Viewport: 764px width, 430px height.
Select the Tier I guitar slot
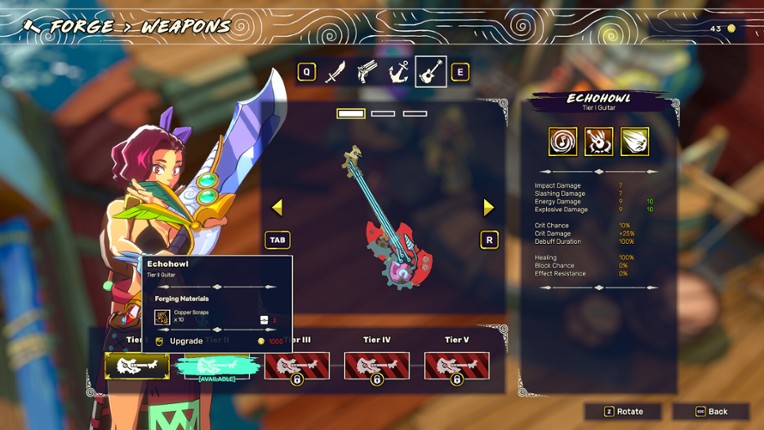137,366
